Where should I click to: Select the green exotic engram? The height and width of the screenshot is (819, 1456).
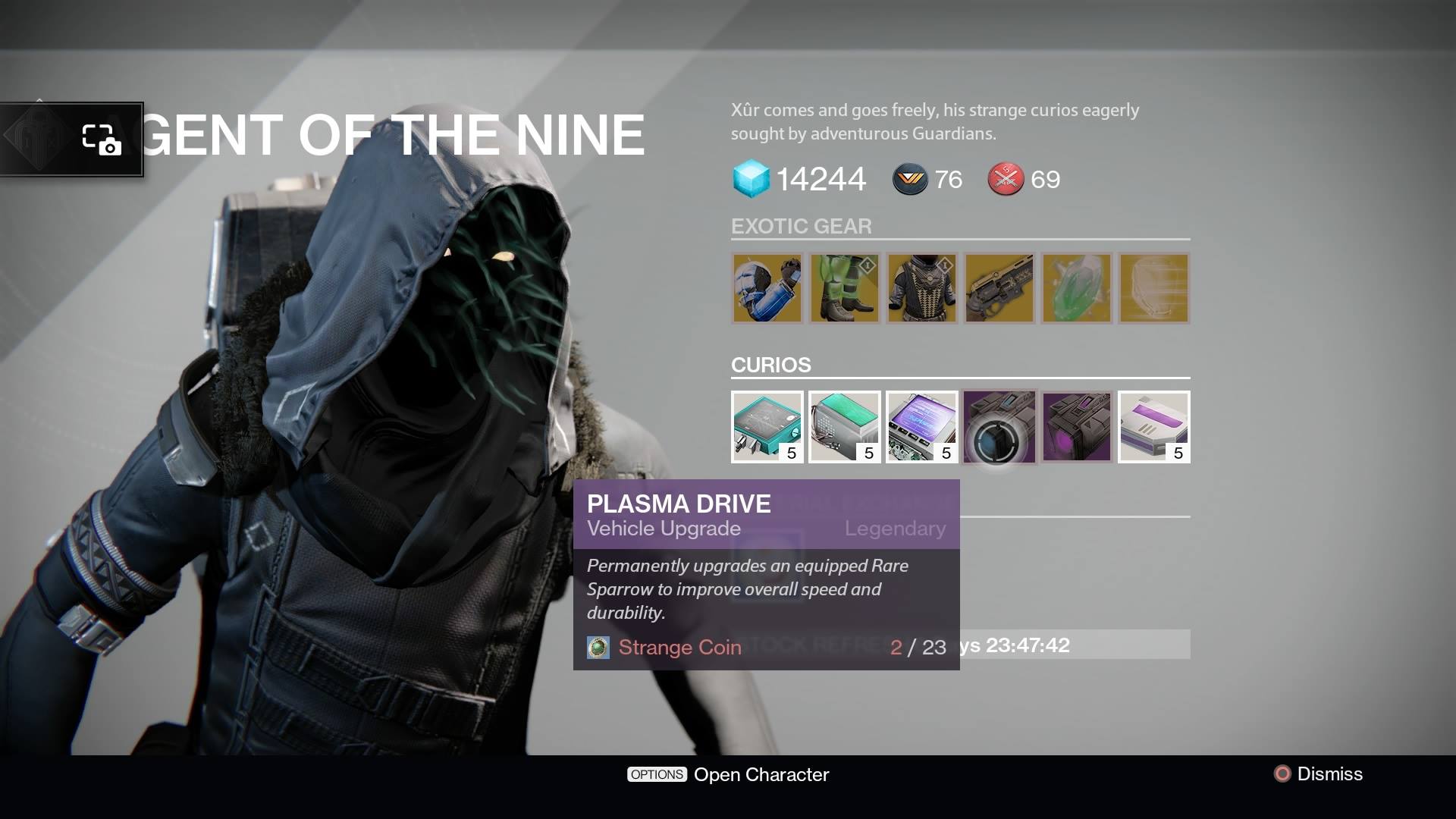1077,288
